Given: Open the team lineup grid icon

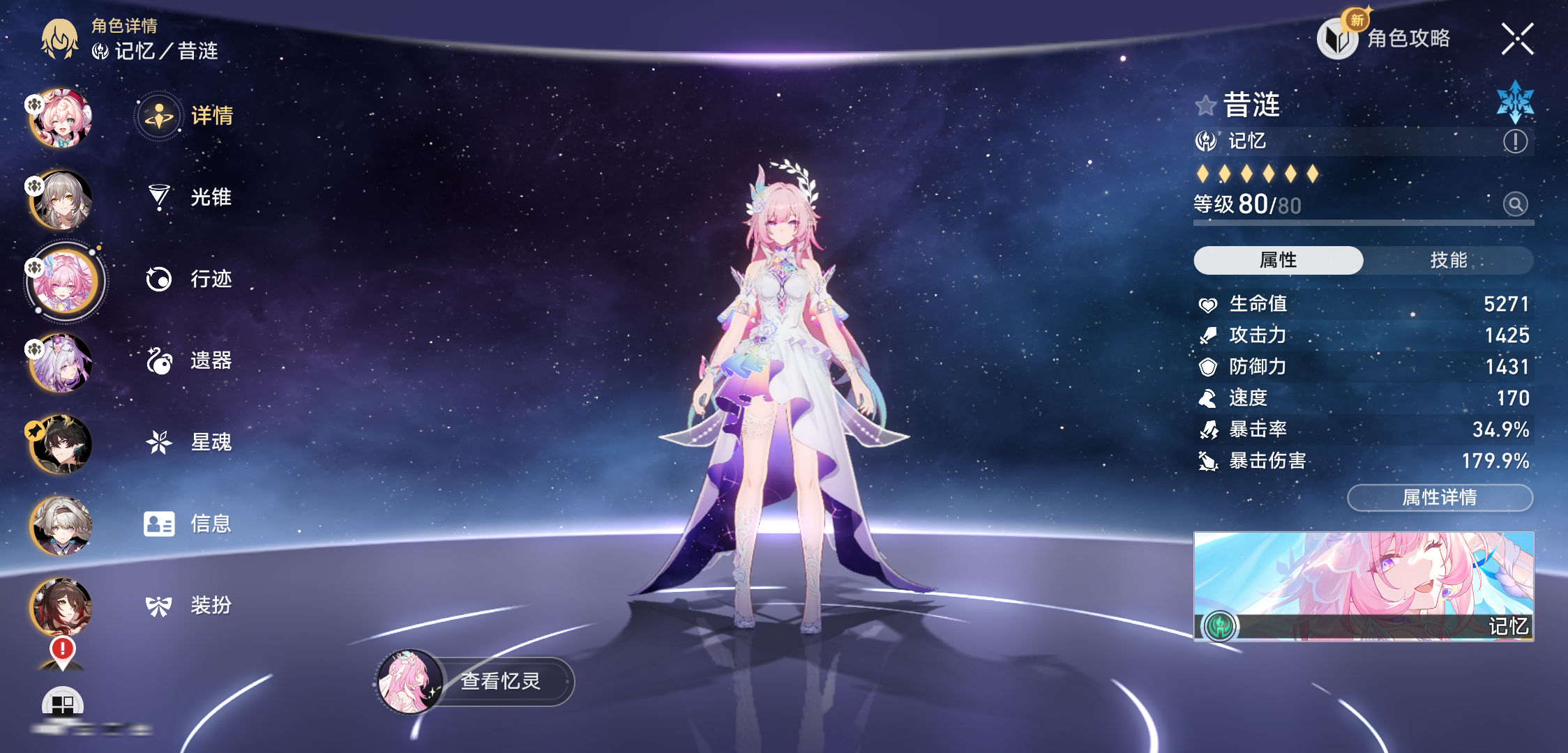Looking at the screenshot, I should tap(63, 704).
